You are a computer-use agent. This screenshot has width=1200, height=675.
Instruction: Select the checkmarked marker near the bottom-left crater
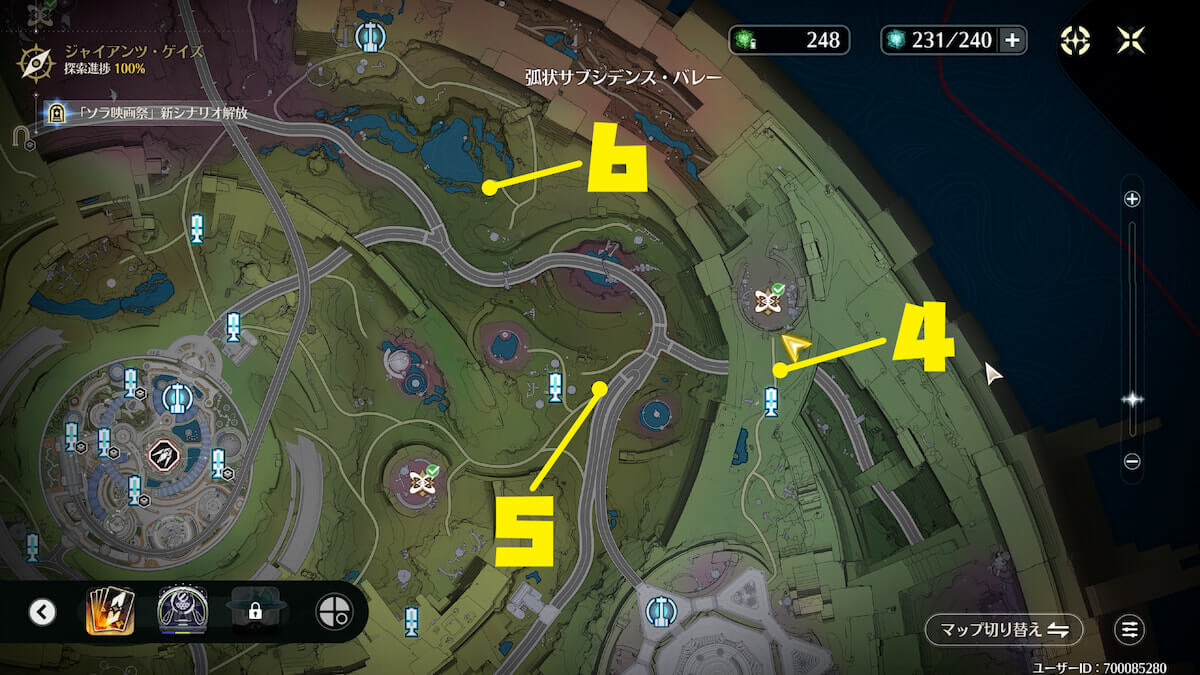tap(421, 482)
